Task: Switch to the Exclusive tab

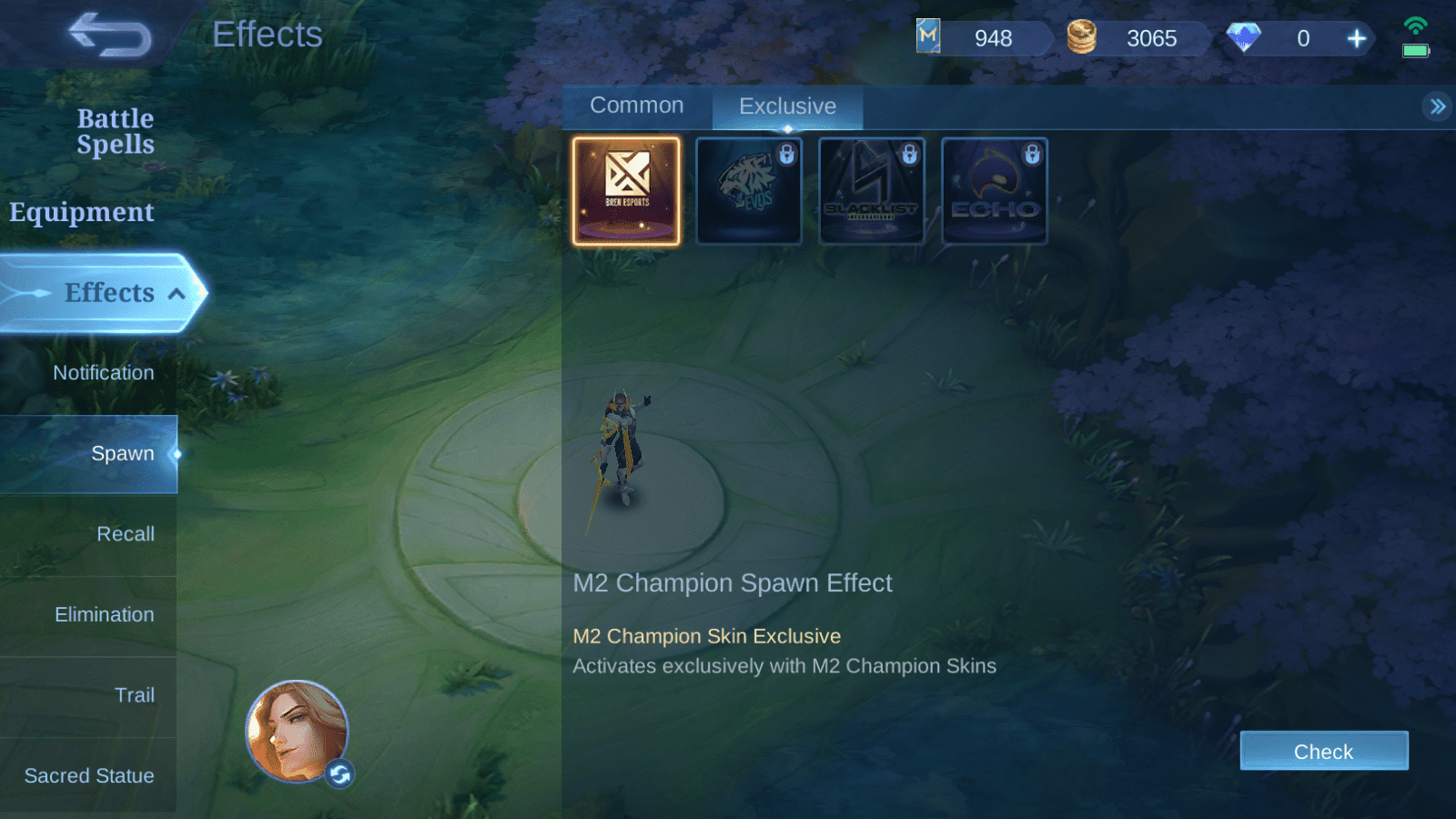Action: [x=787, y=106]
